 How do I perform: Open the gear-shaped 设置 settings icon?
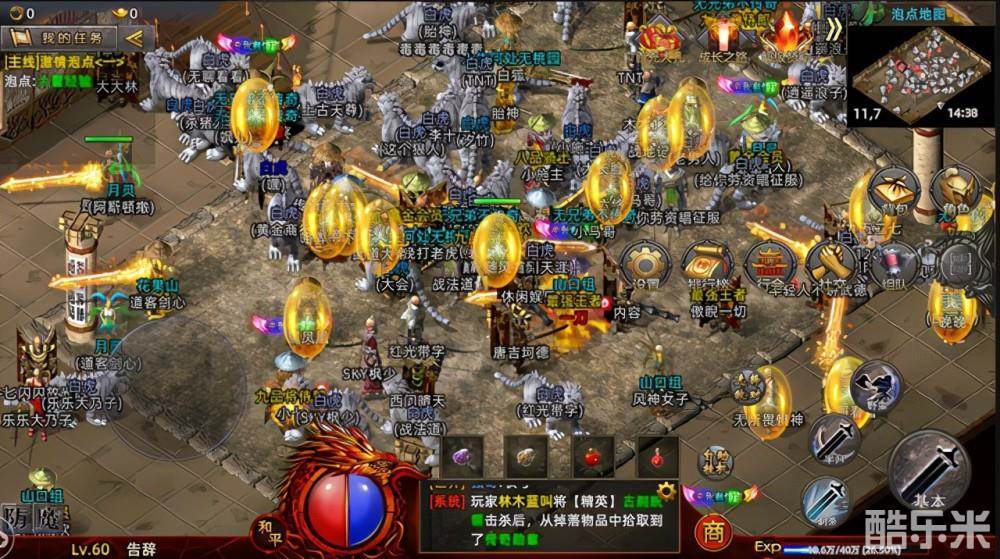coord(643,265)
